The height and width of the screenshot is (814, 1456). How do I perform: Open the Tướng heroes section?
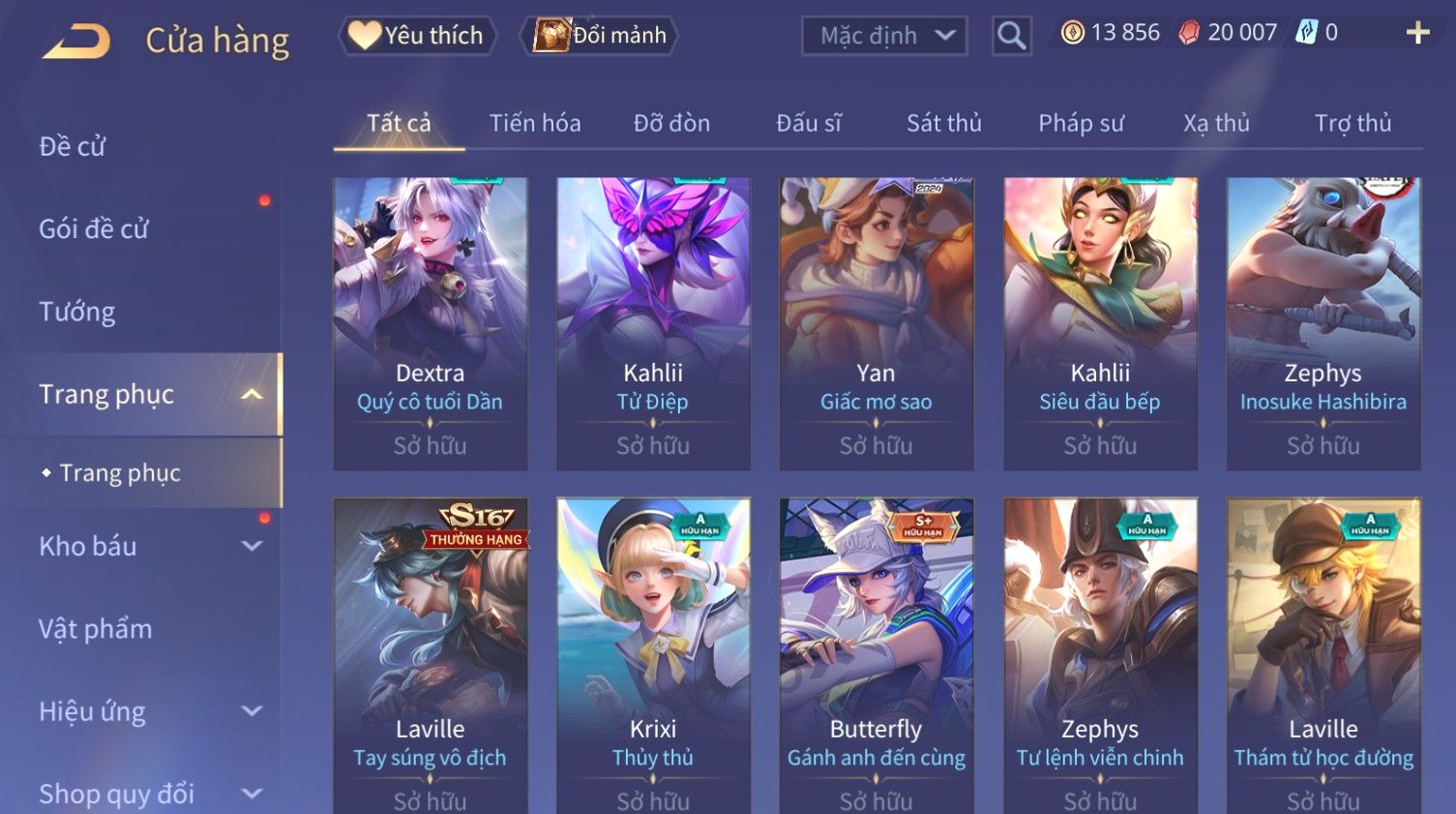[77, 312]
